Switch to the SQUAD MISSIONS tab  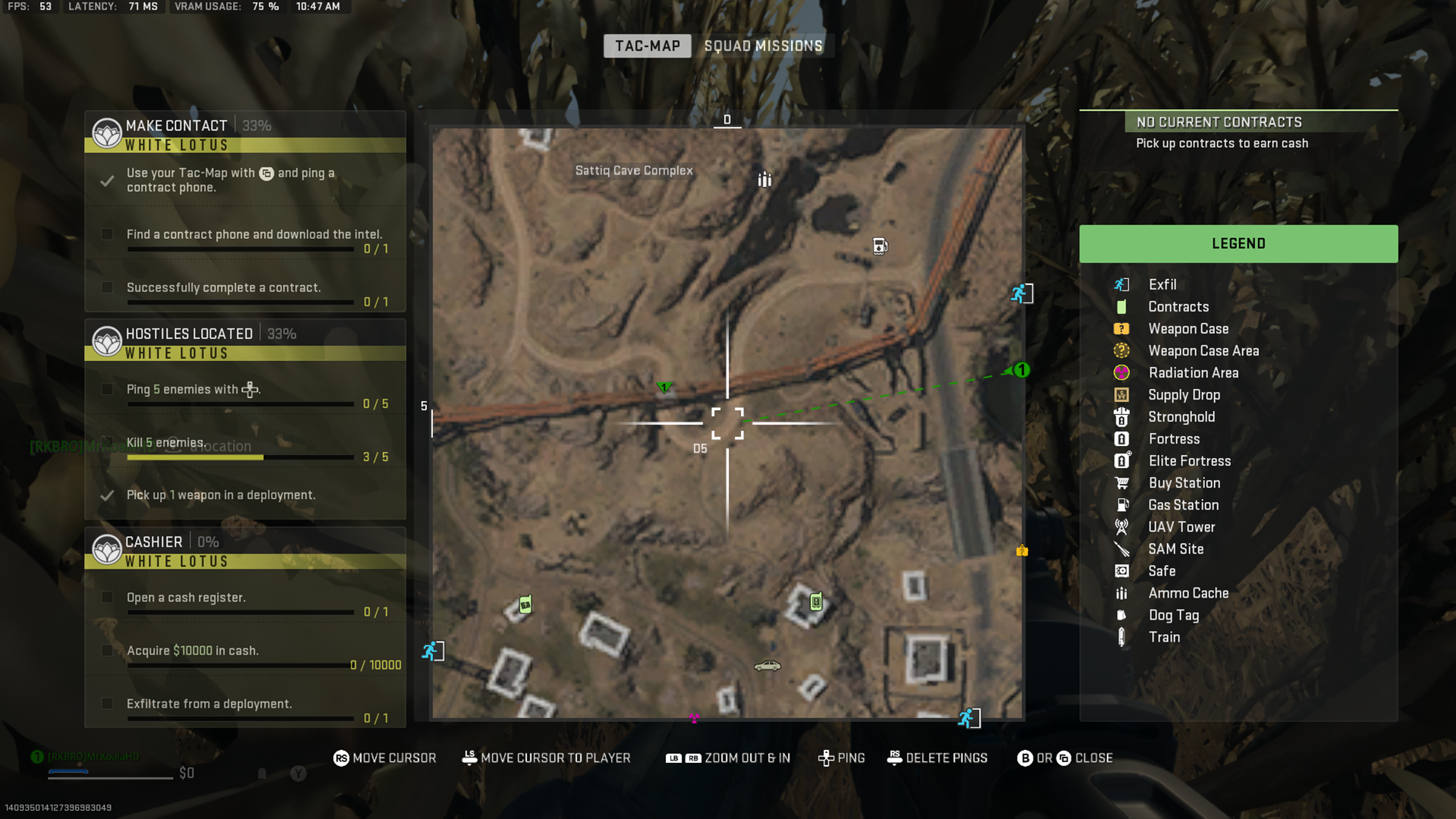pos(762,45)
